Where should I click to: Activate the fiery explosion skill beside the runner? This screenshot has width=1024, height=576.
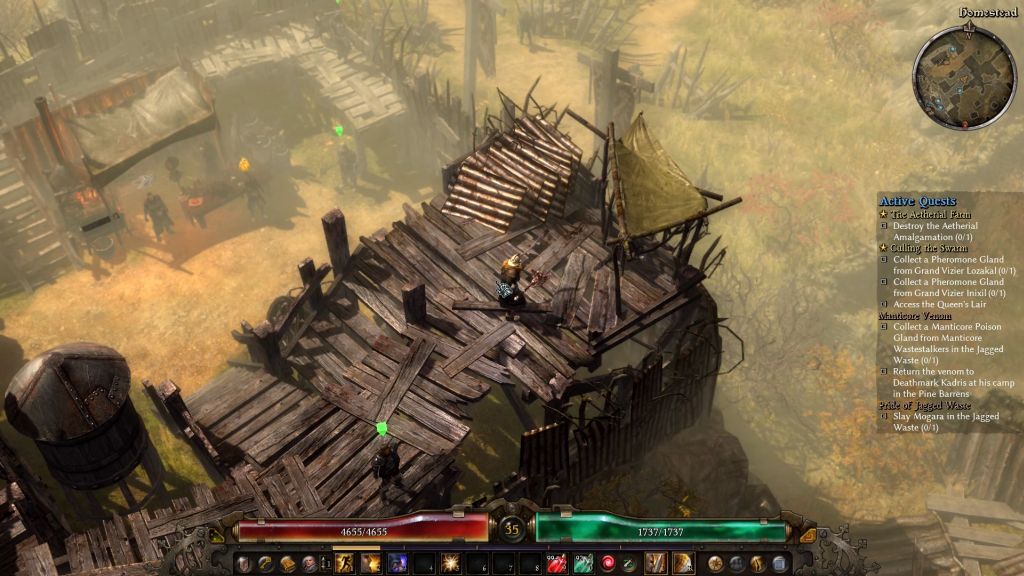click(x=371, y=564)
